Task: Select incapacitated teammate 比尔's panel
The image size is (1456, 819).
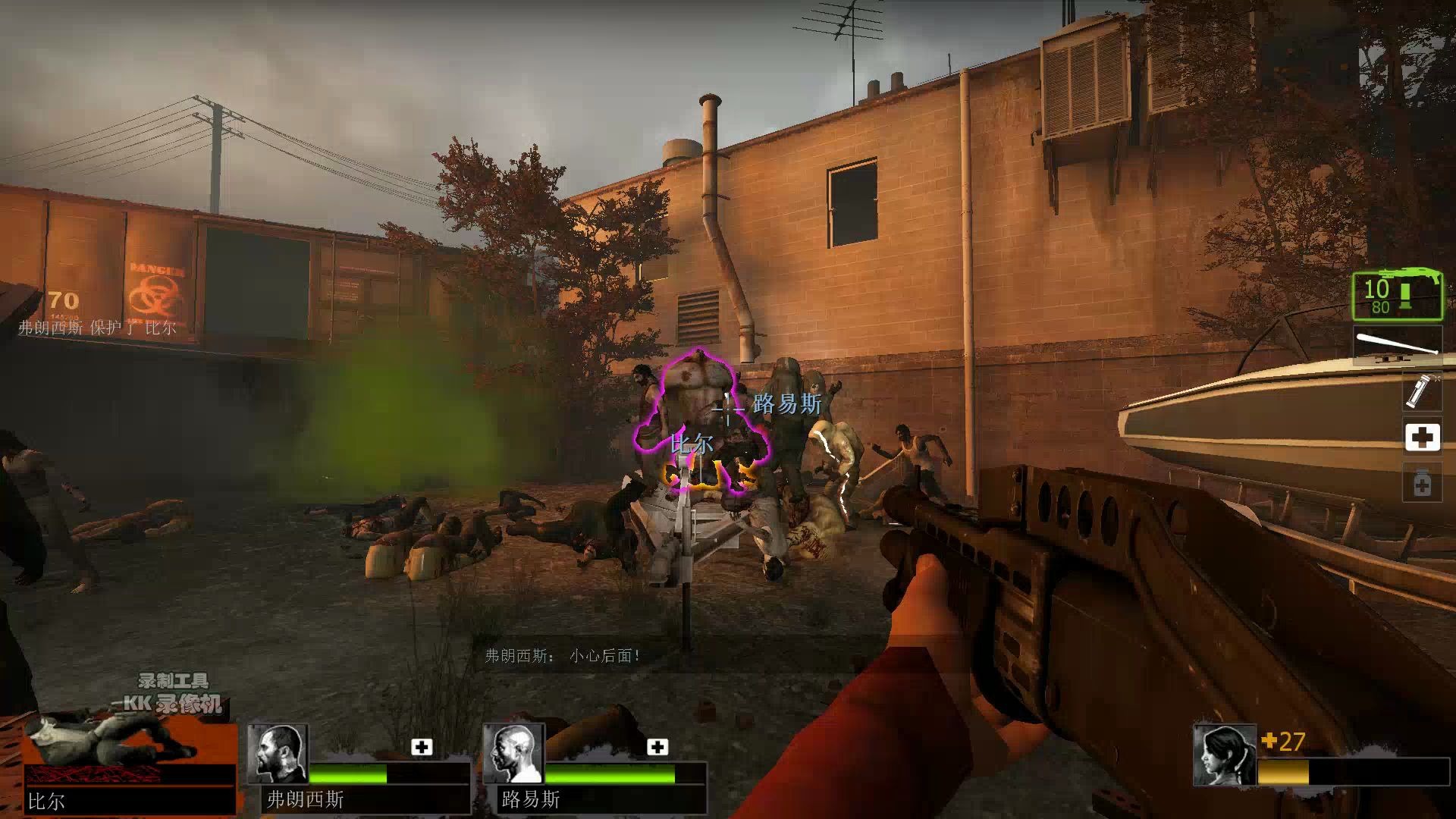Action: click(129, 766)
